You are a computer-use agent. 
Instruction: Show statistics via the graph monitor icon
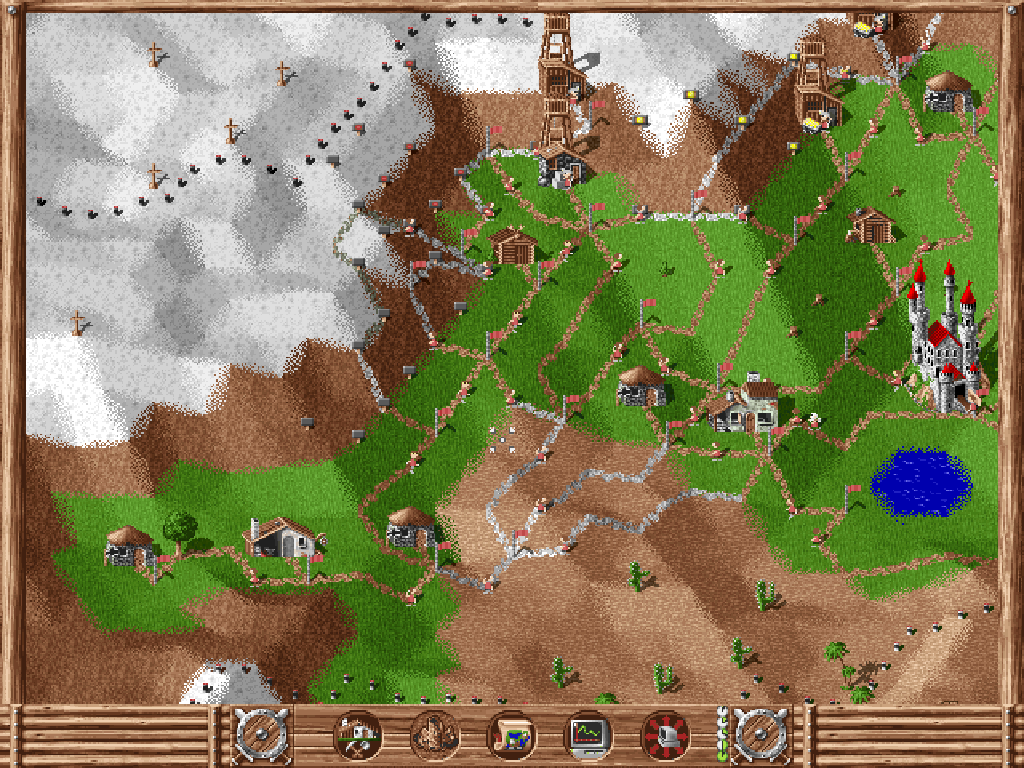coord(588,735)
